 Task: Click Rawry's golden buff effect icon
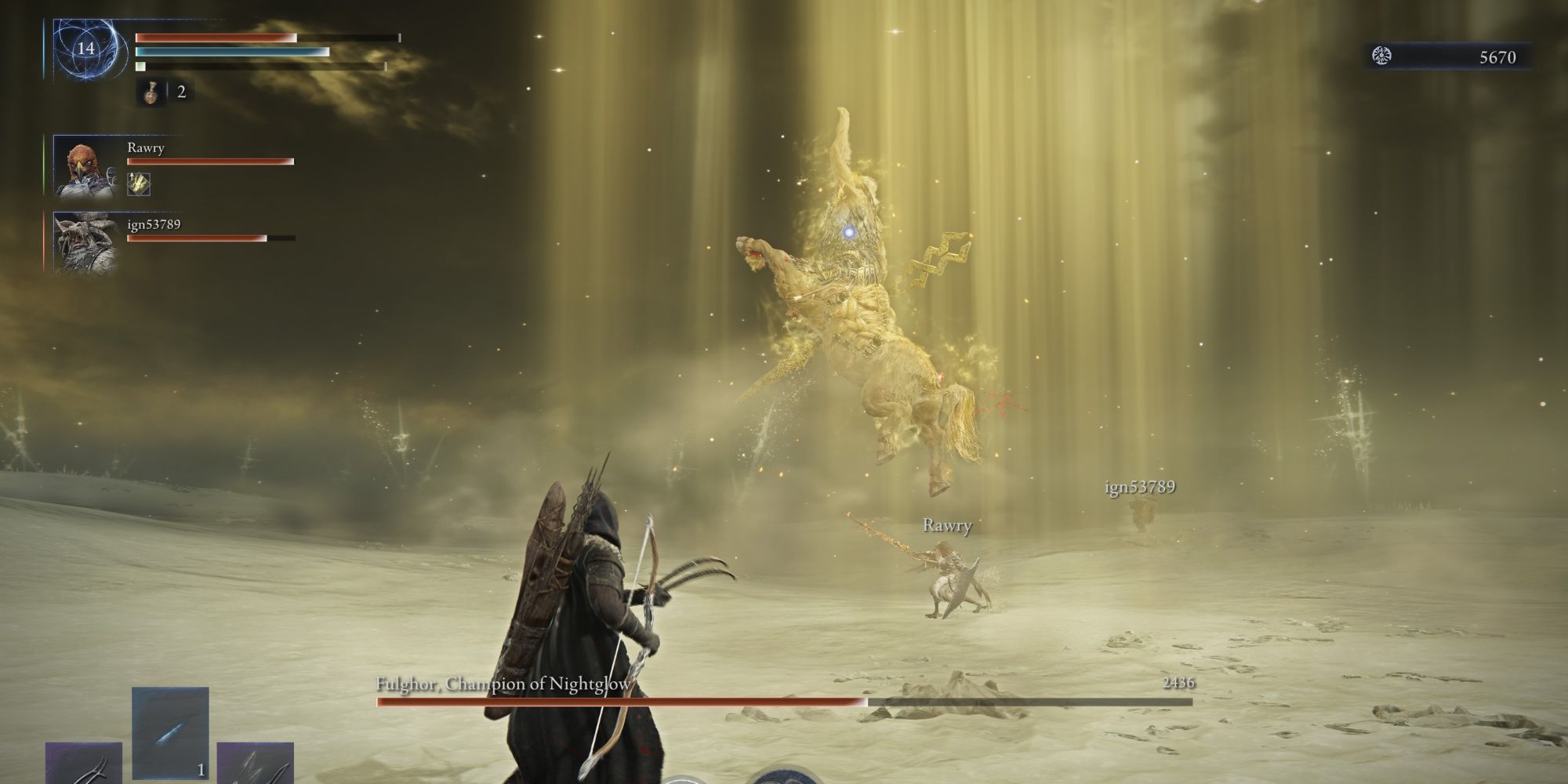click(137, 186)
